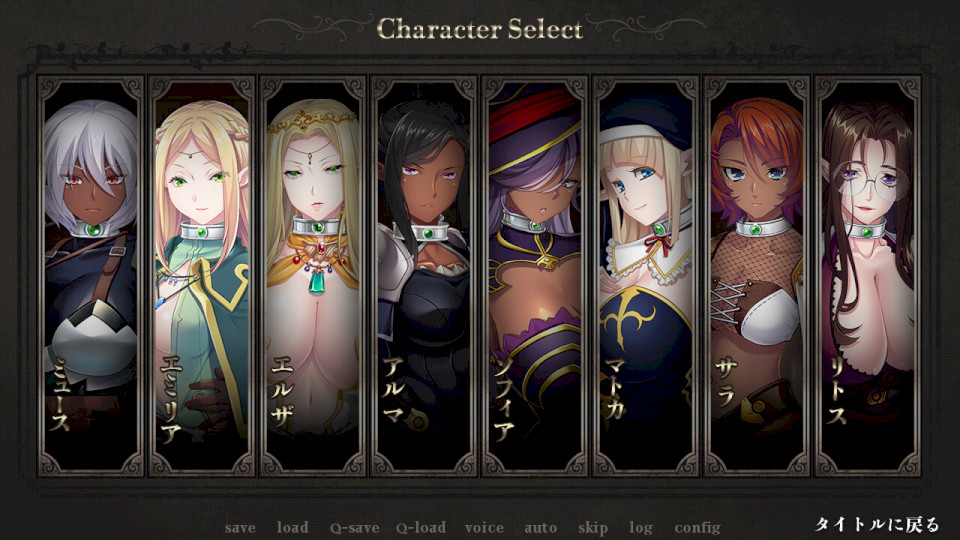Activate skip mode

tap(592, 528)
